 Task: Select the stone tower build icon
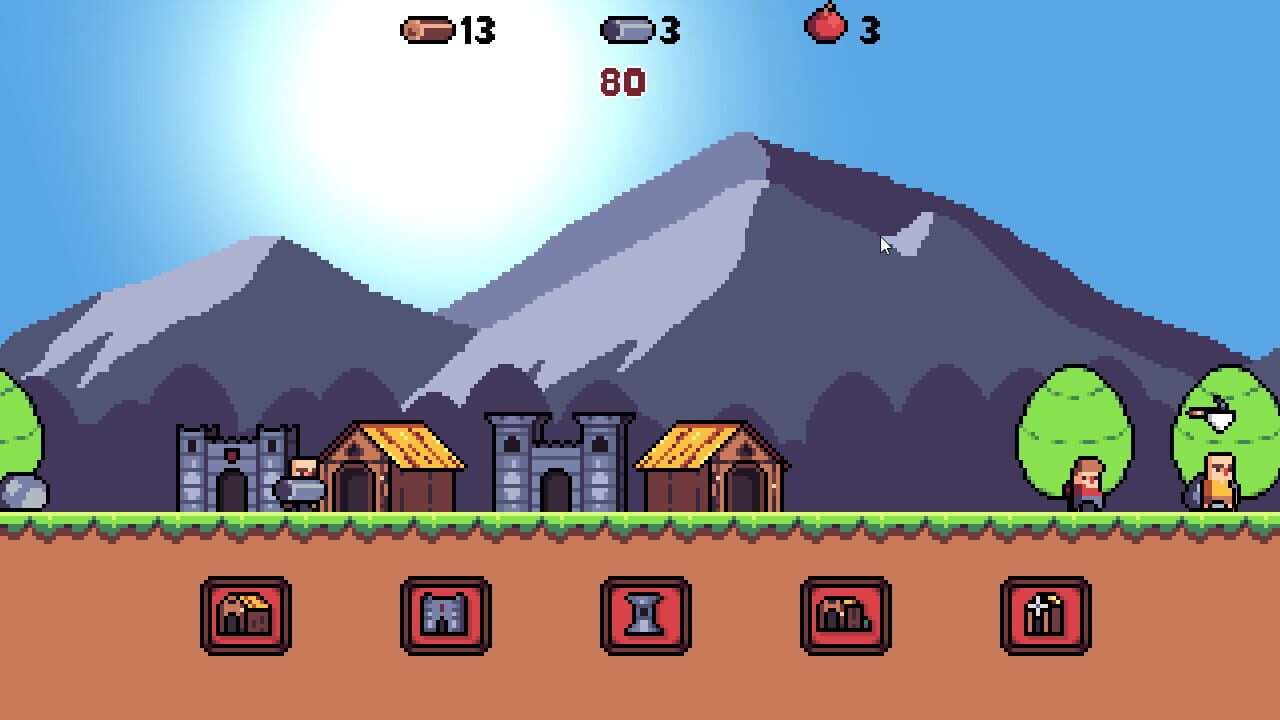pyautogui.click(x=646, y=616)
